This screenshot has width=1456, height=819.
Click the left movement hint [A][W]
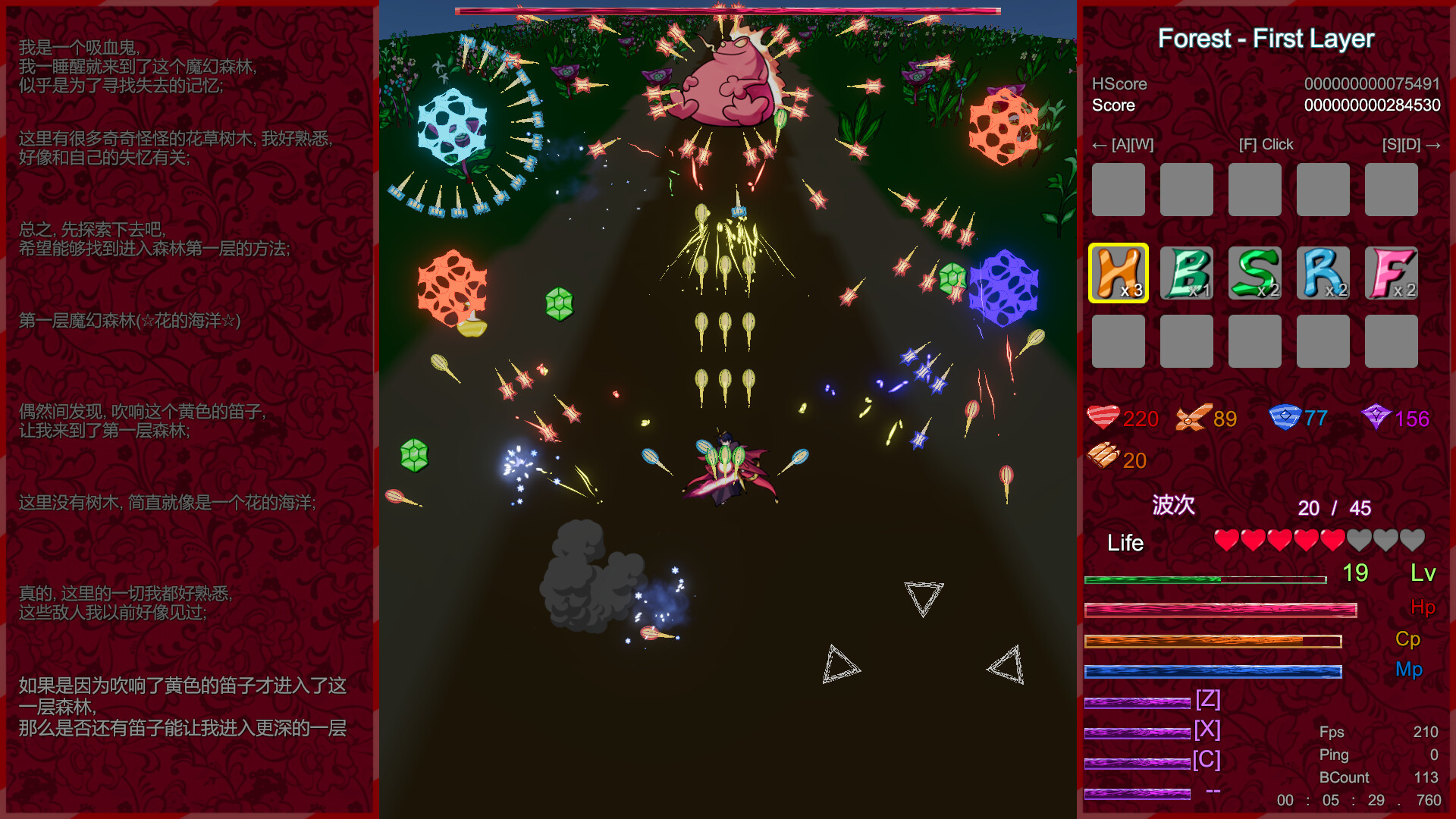[x=1123, y=144]
